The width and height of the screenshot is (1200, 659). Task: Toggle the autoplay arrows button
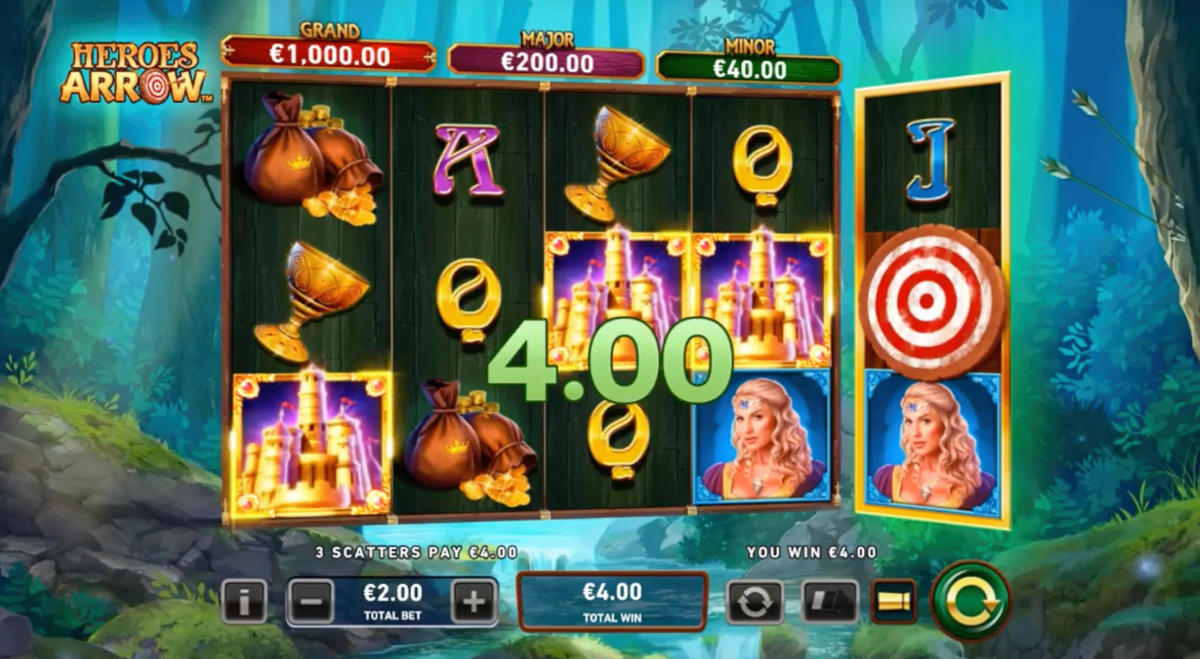[x=754, y=602]
